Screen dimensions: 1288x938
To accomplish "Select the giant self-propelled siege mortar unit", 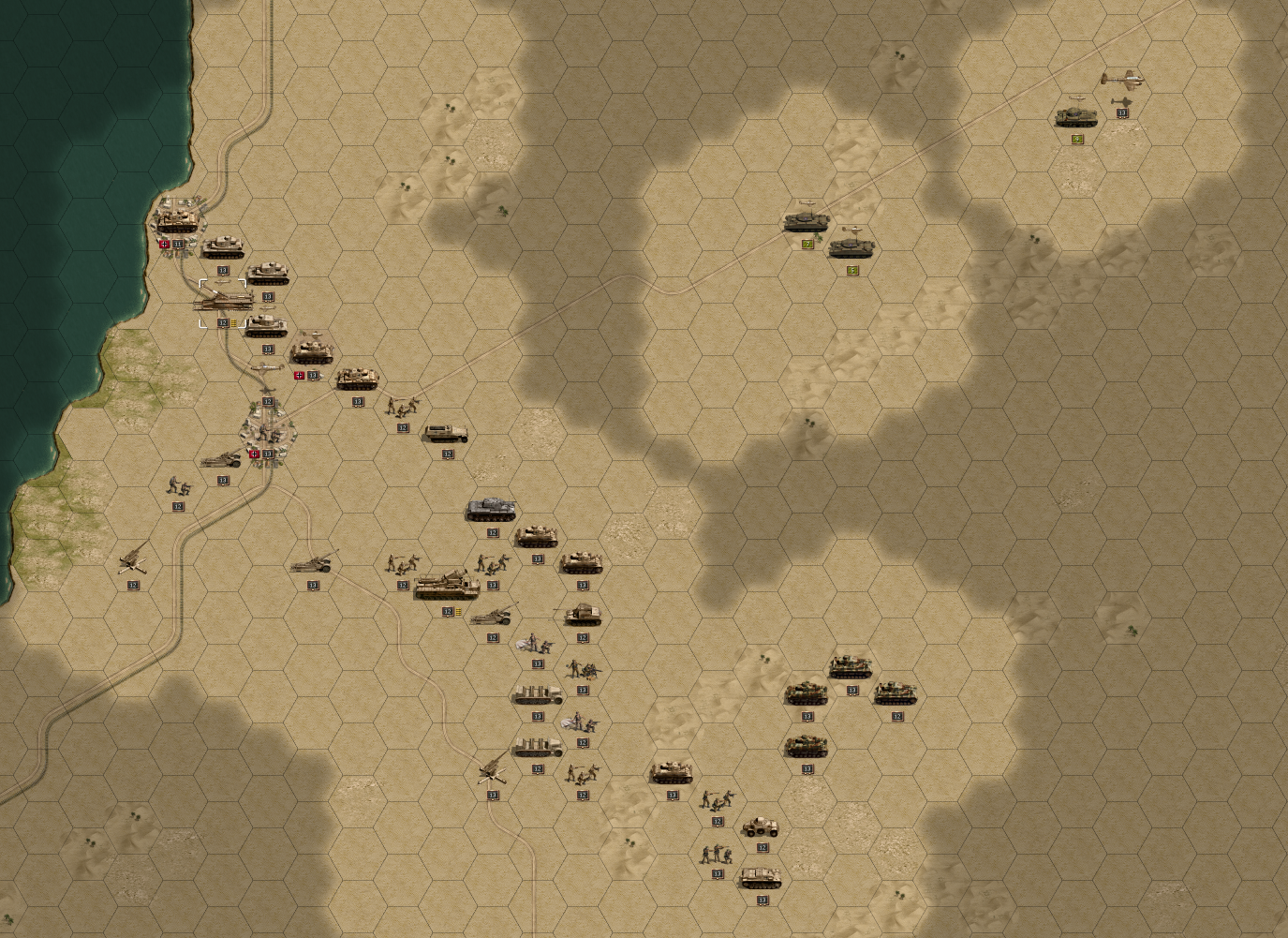I will (x=447, y=586).
